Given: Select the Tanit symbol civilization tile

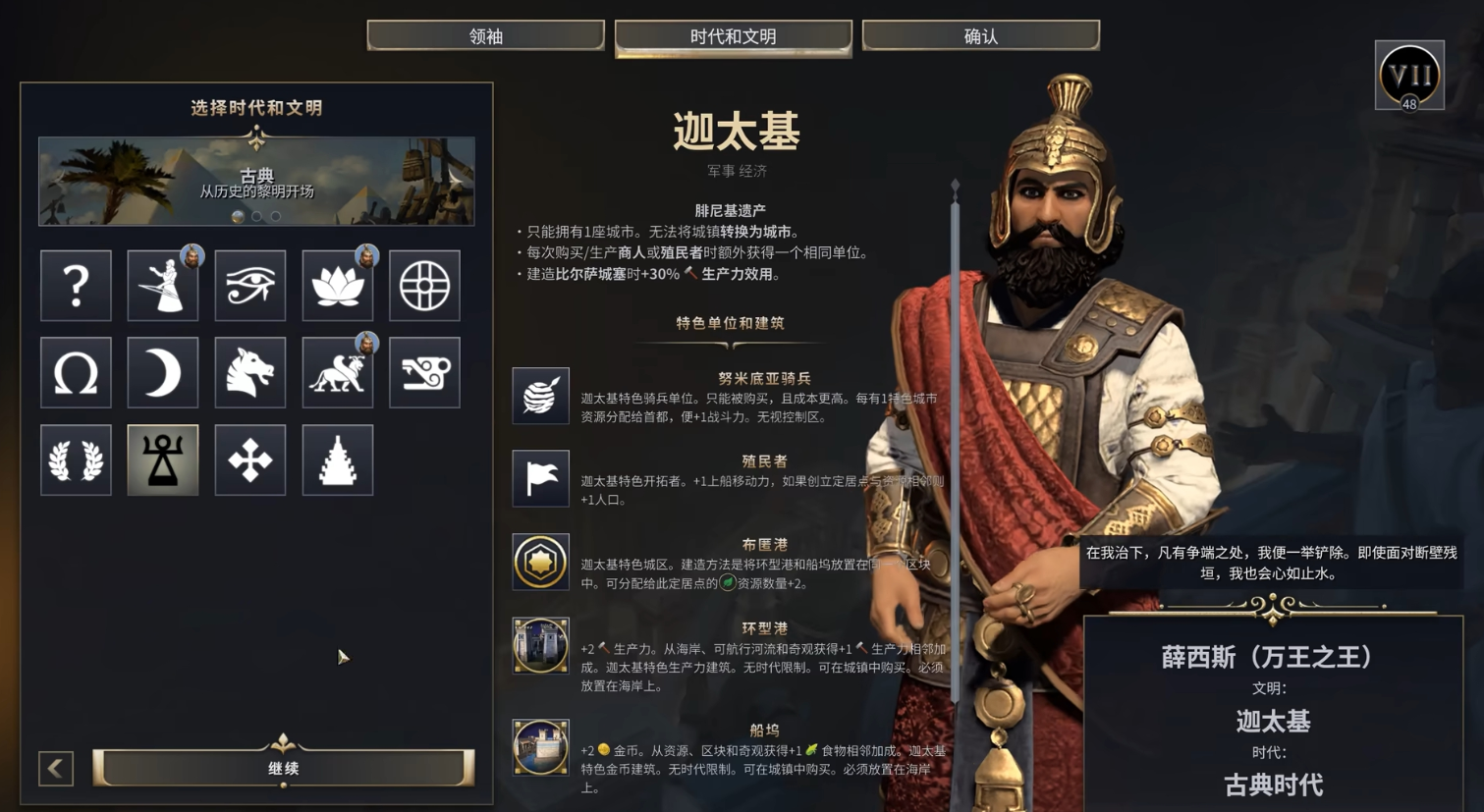Looking at the screenshot, I should coord(163,460).
